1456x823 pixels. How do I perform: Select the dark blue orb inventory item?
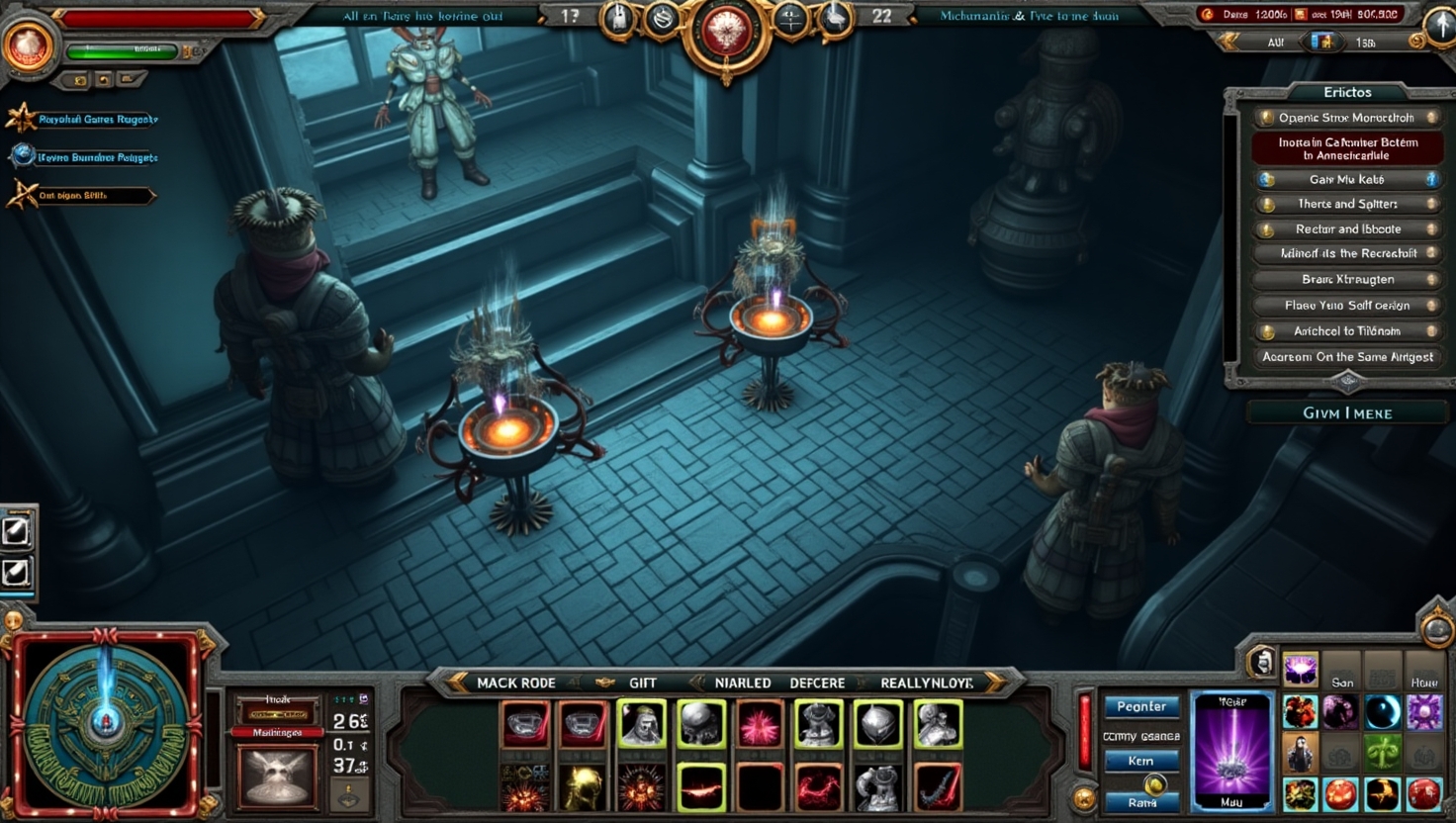point(1383,711)
